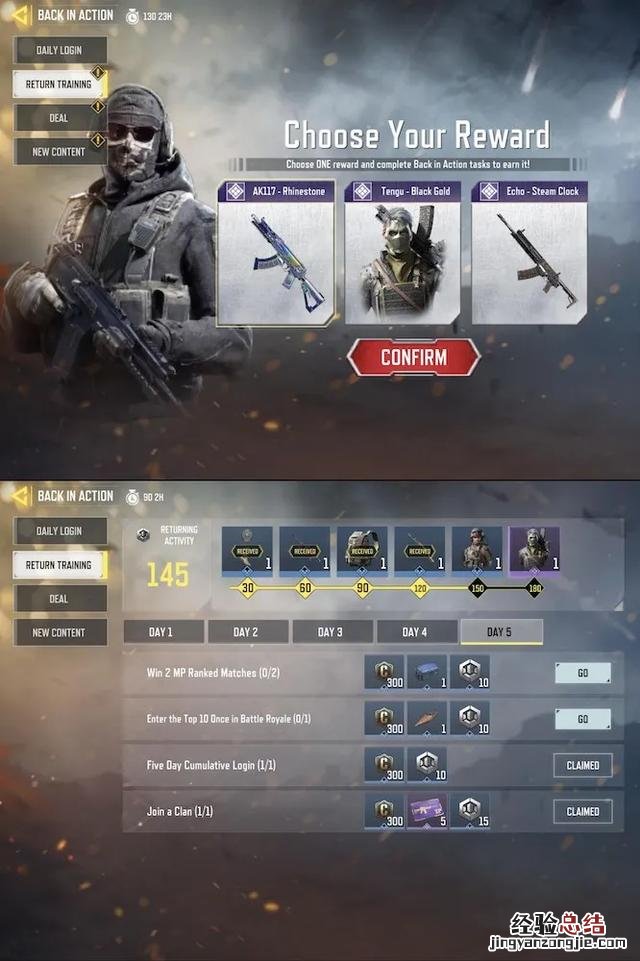View the Day 4 tab
The height and width of the screenshot is (961, 640).
click(x=415, y=632)
